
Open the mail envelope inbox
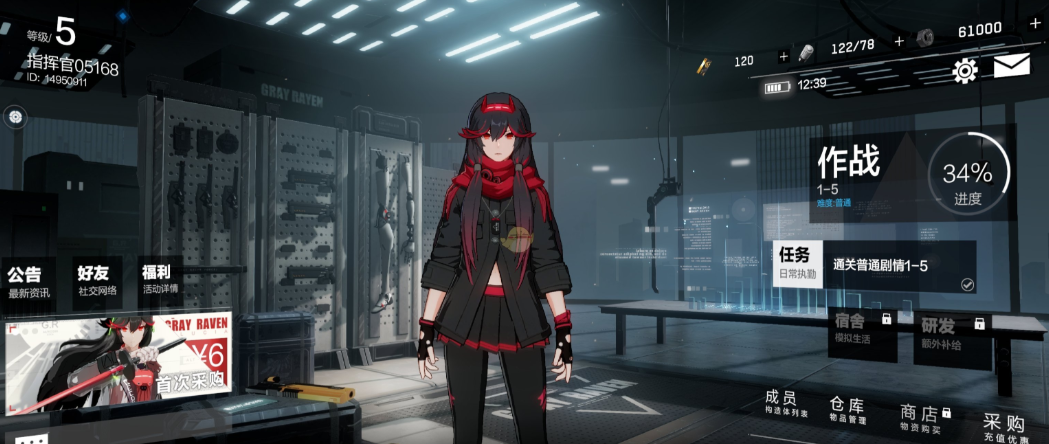pos(1011,67)
